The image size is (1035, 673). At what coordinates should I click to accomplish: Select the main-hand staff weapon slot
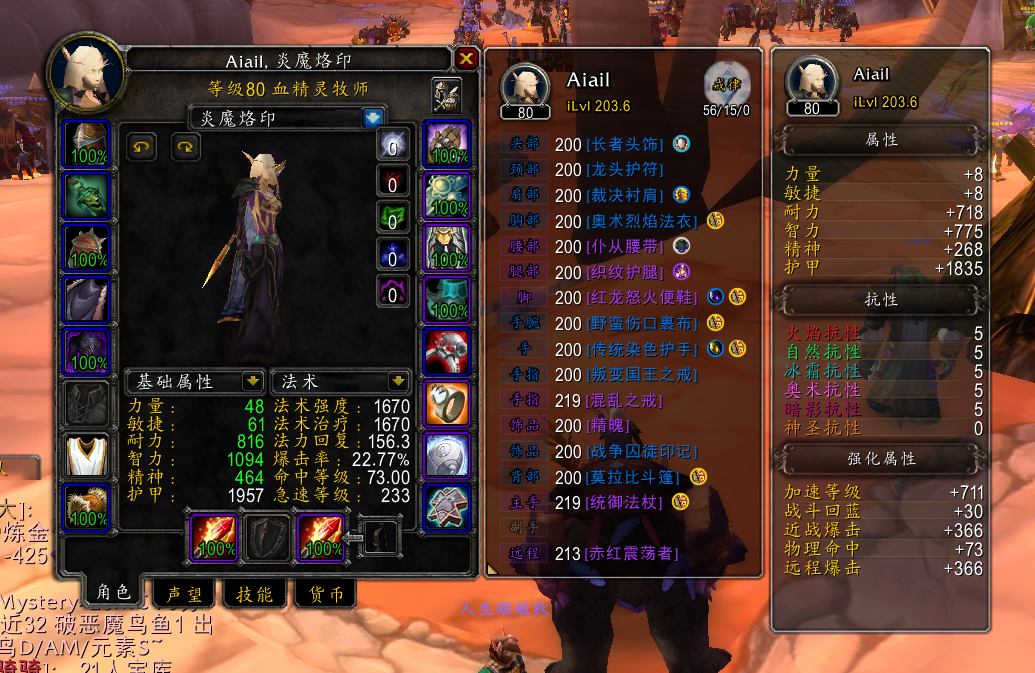212,537
